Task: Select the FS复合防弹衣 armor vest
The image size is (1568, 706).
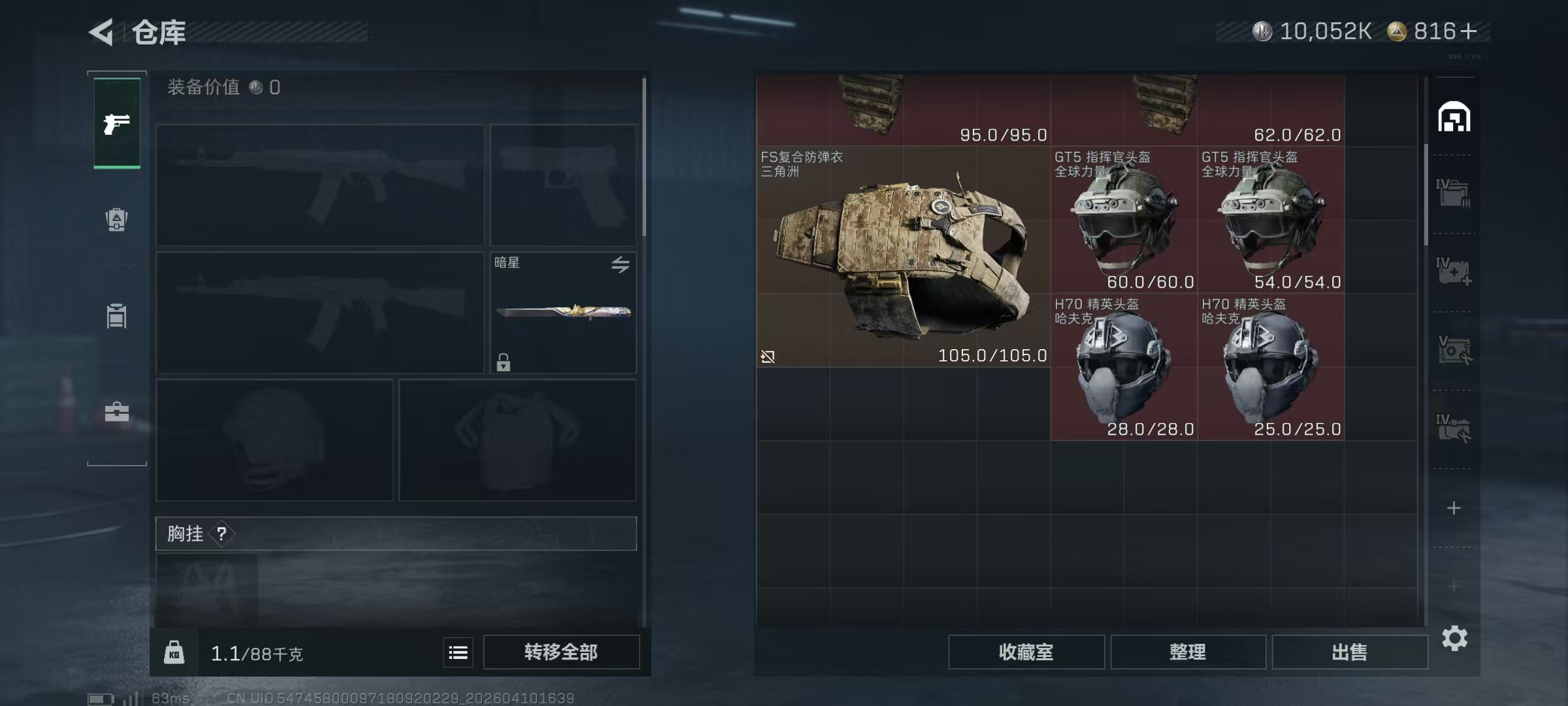Action: [x=903, y=256]
